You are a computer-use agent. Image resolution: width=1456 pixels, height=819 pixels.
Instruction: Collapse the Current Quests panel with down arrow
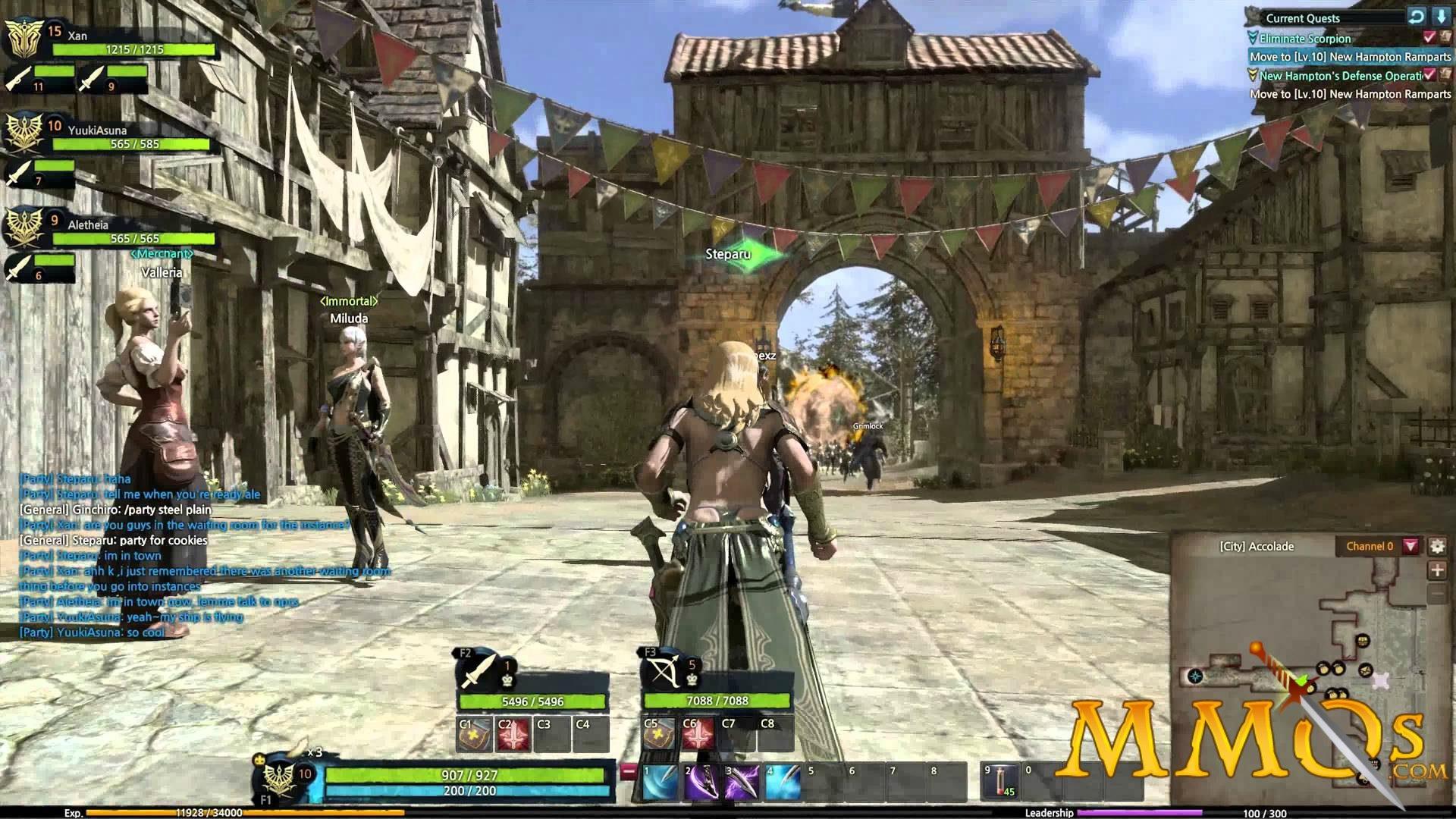click(x=1441, y=17)
